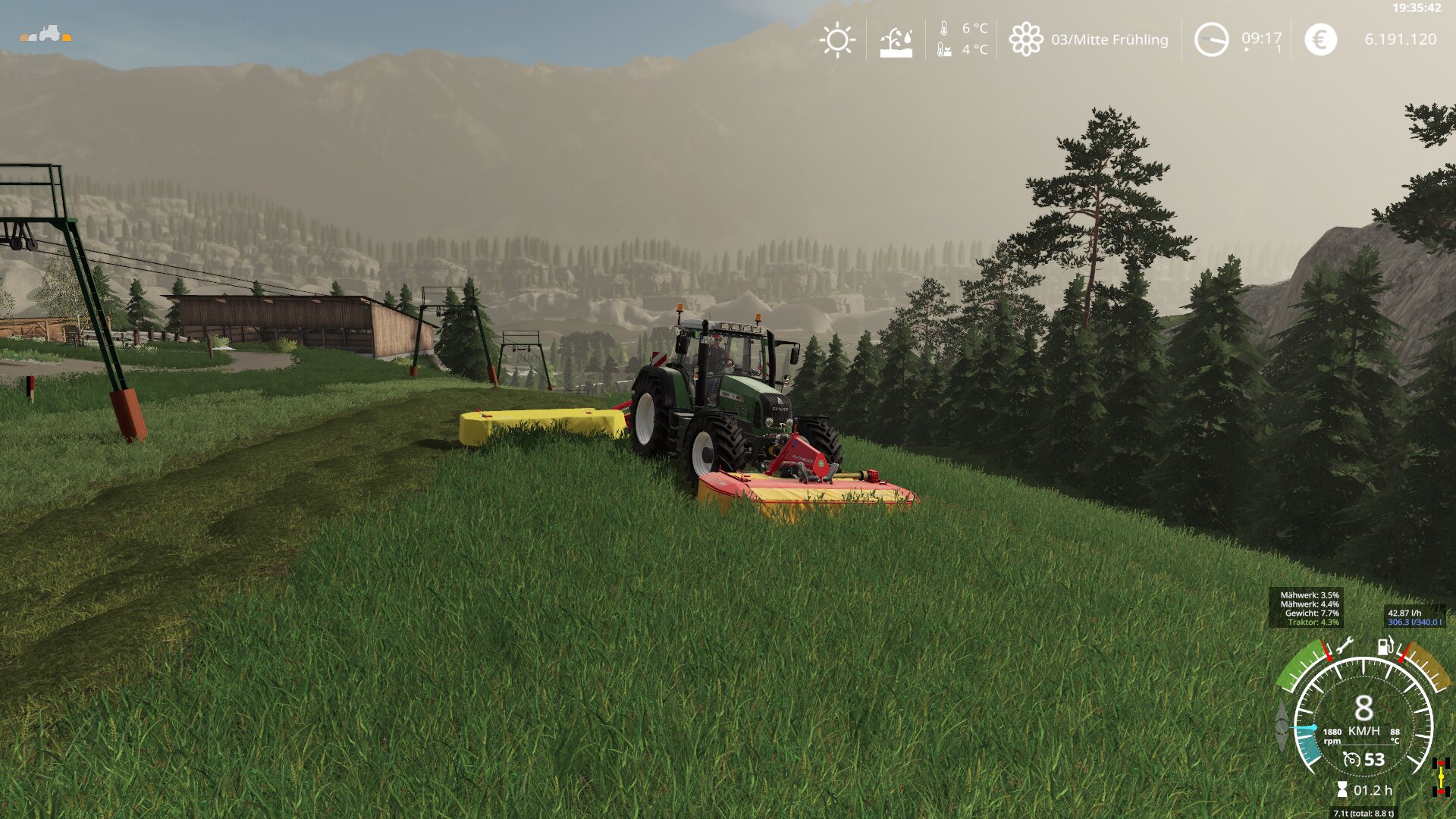Select the drivetrain axle diagram icon
The image size is (1456, 819).
(1441, 777)
